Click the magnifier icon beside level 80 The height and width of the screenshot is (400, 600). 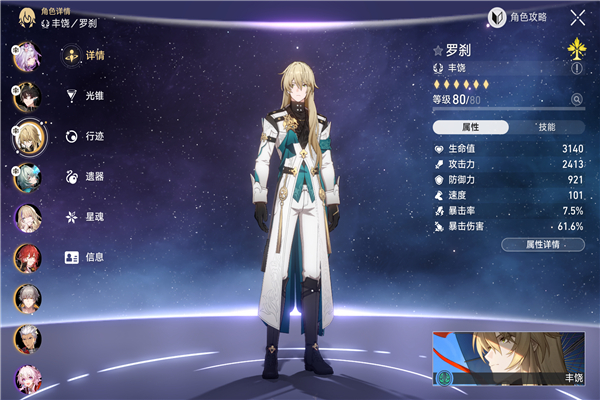577,100
